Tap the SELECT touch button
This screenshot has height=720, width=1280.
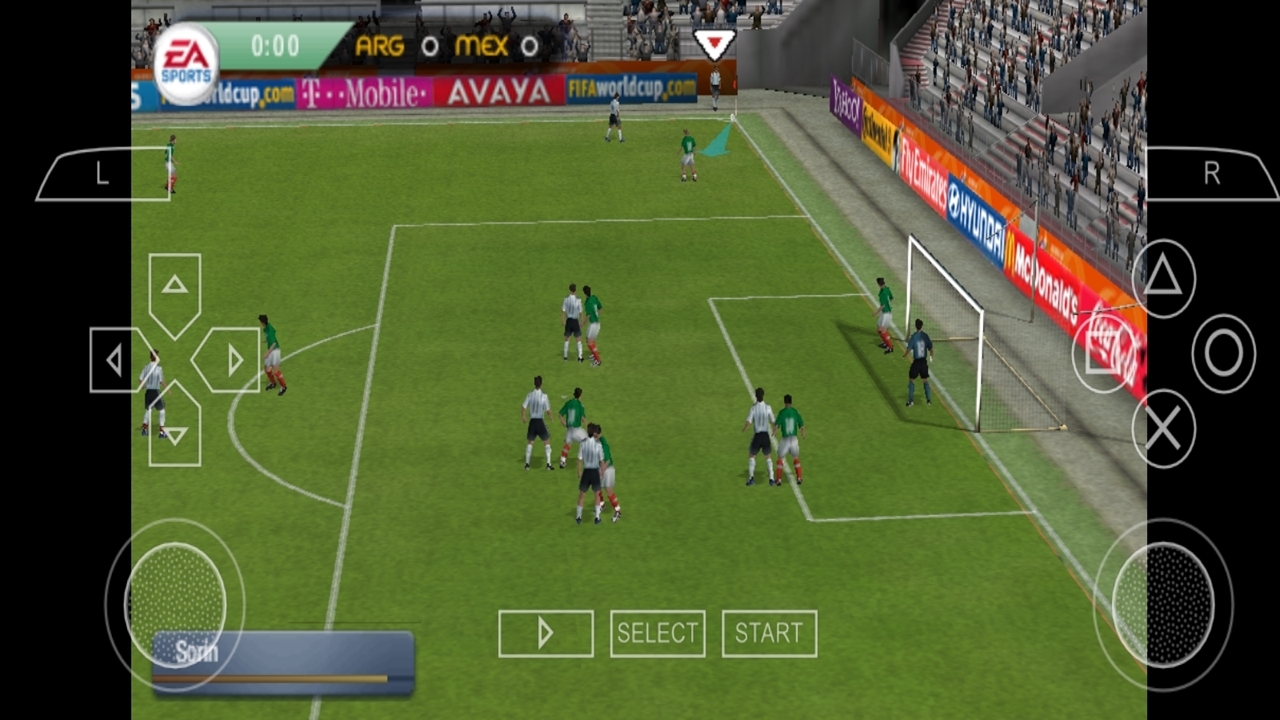[x=657, y=633]
